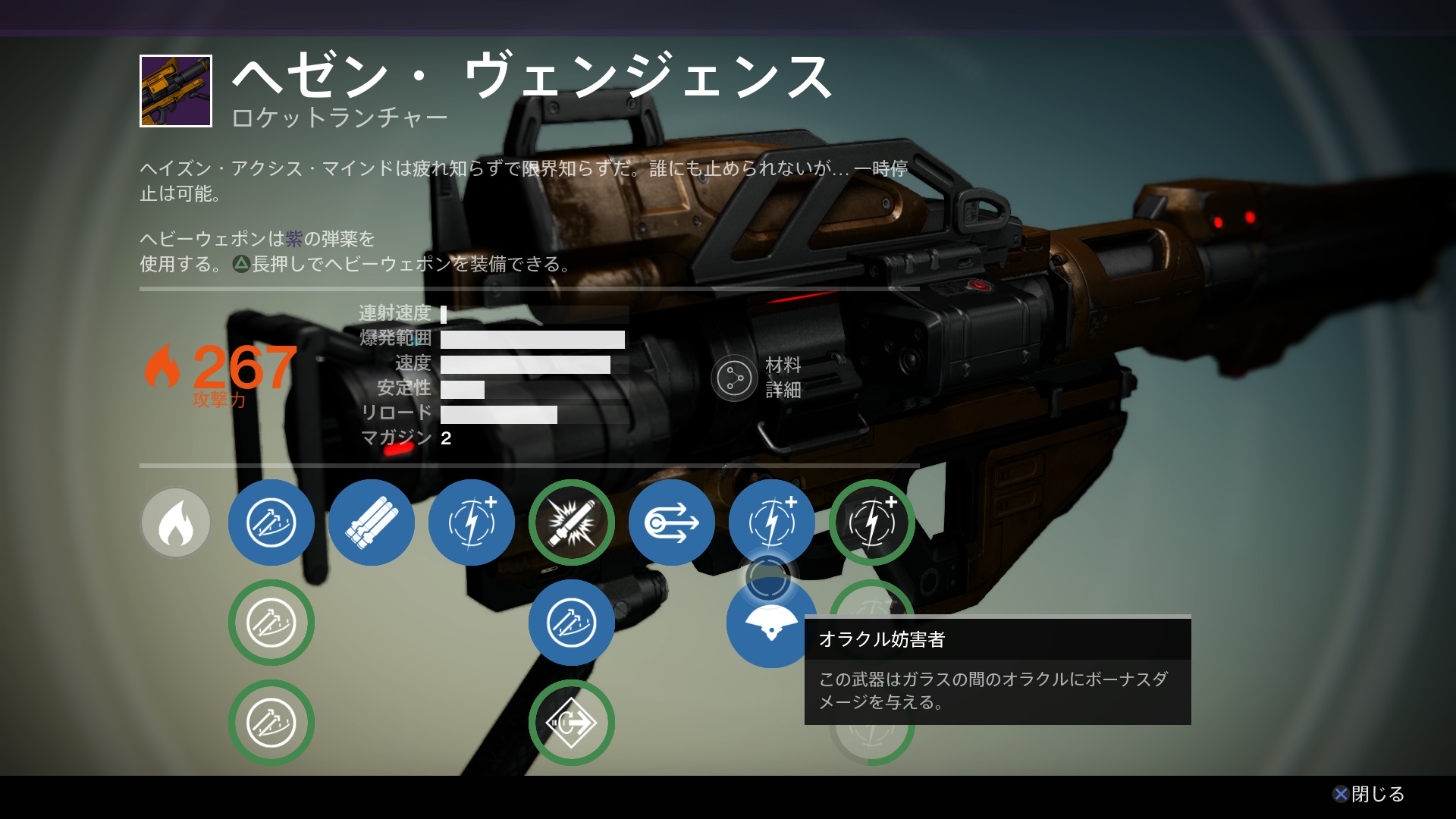Select the tracking arrows perk icon
Screen dimensions: 1456x819
point(671,522)
